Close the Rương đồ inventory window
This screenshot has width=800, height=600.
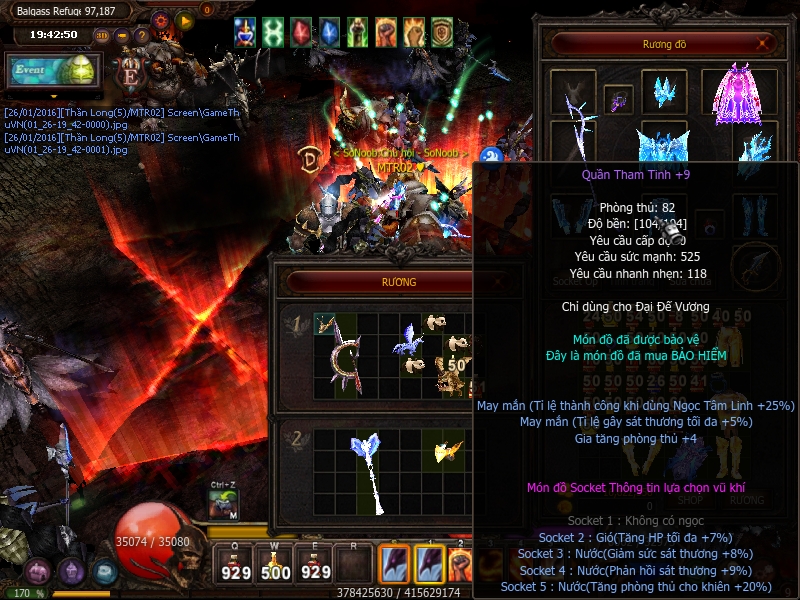pyautogui.click(x=765, y=43)
